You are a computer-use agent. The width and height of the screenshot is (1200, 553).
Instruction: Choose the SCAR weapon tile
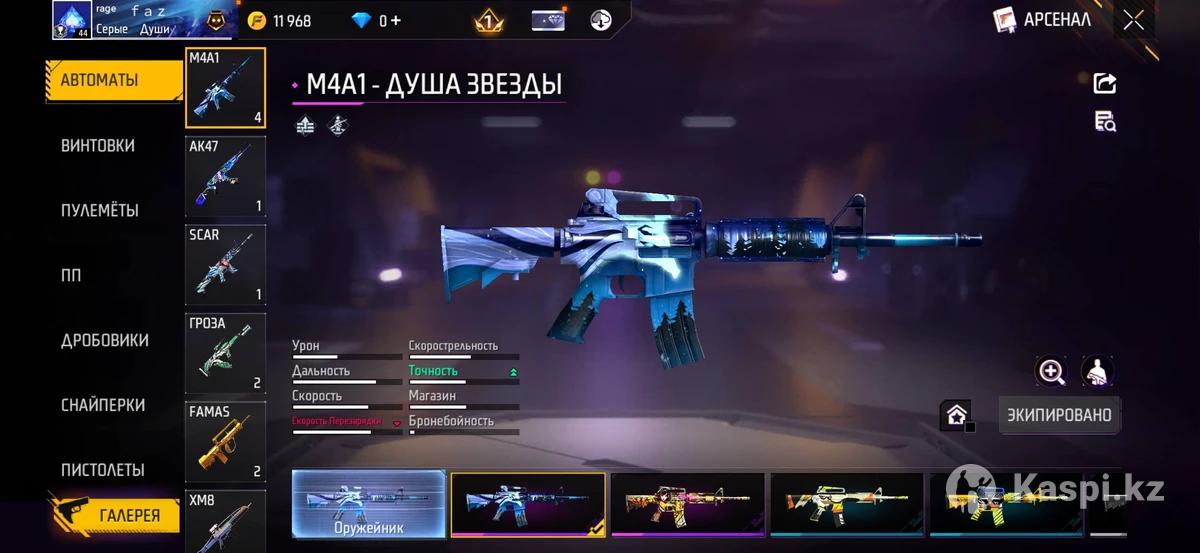point(226,265)
